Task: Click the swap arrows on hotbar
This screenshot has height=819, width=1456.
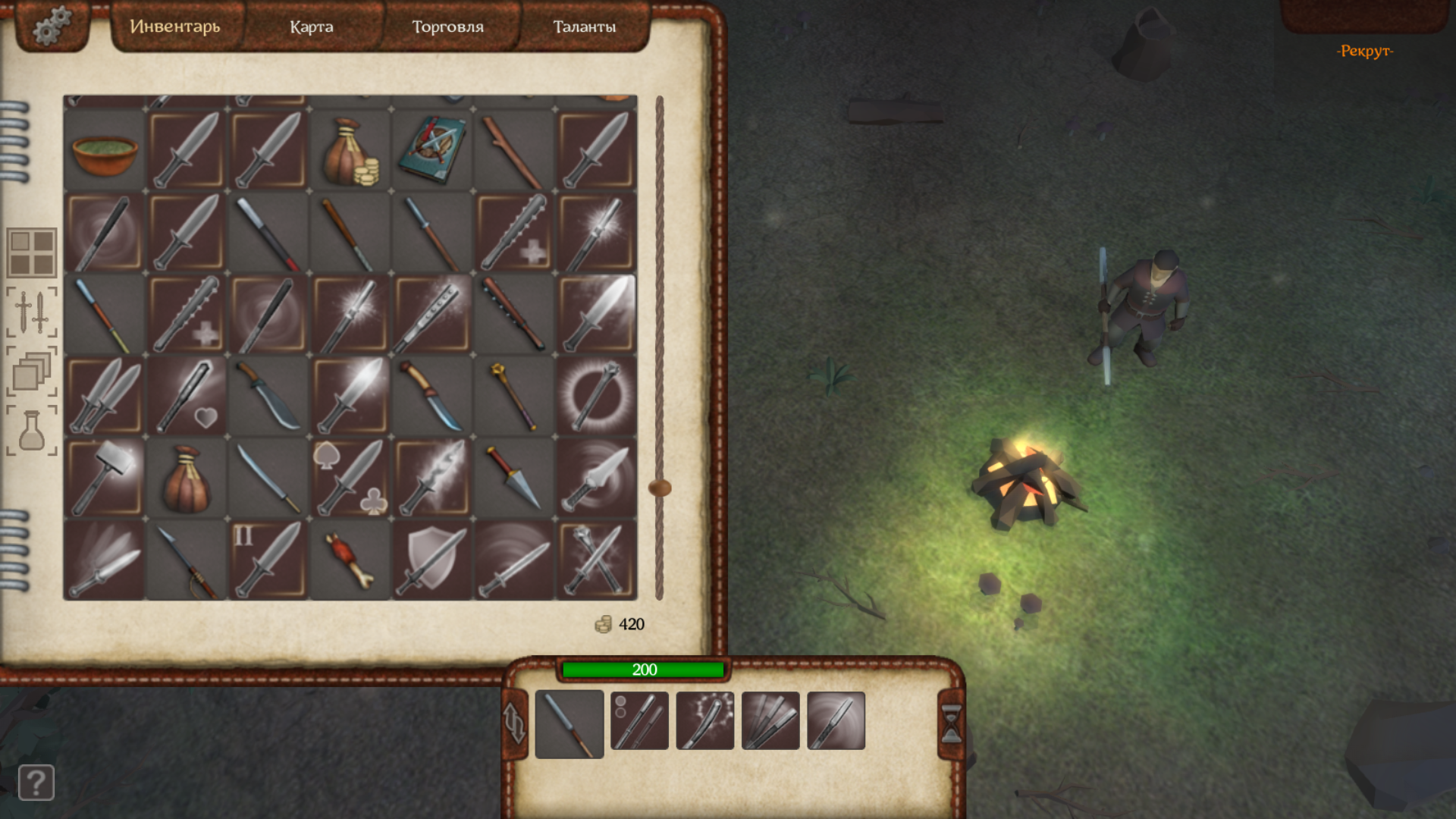Action: [515, 723]
